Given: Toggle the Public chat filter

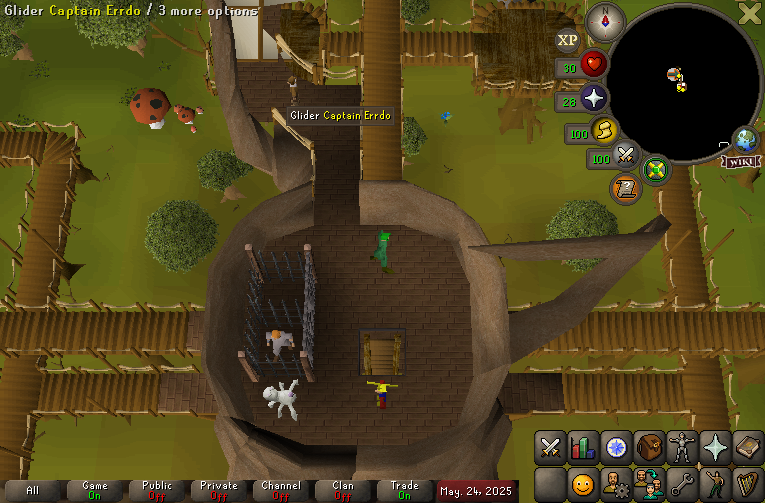Looking at the screenshot, I should coord(157,490).
